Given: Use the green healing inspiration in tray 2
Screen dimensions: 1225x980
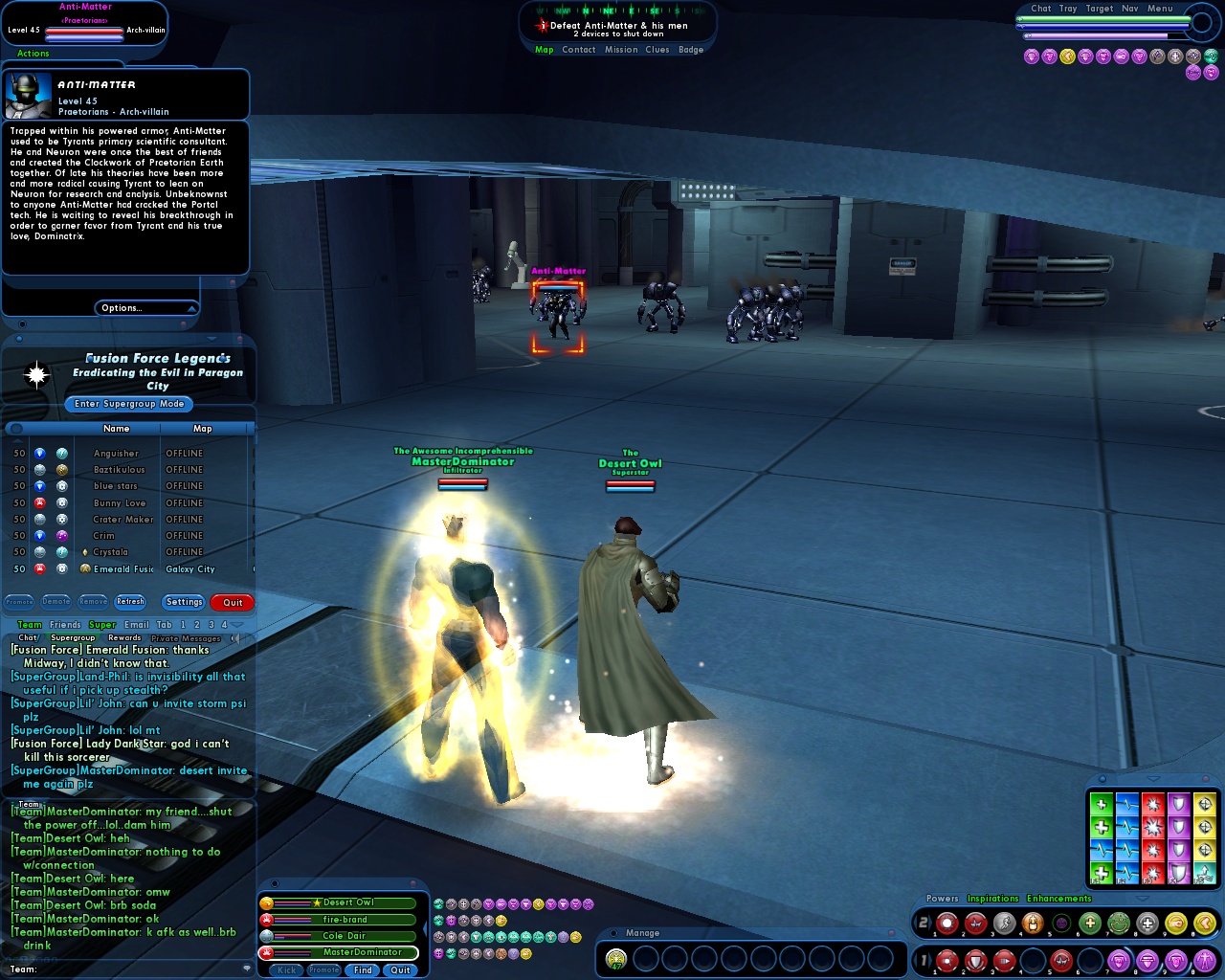Looking at the screenshot, I should [x=1089, y=923].
